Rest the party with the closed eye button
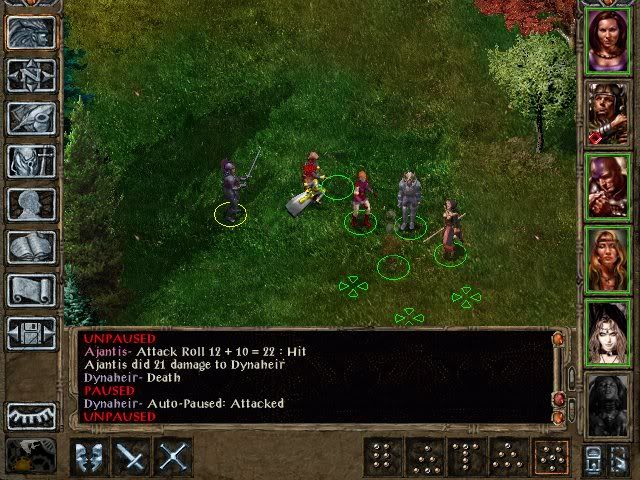The height and width of the screenshot is (480, 640). pyautogui.click(x=31, y=416)
